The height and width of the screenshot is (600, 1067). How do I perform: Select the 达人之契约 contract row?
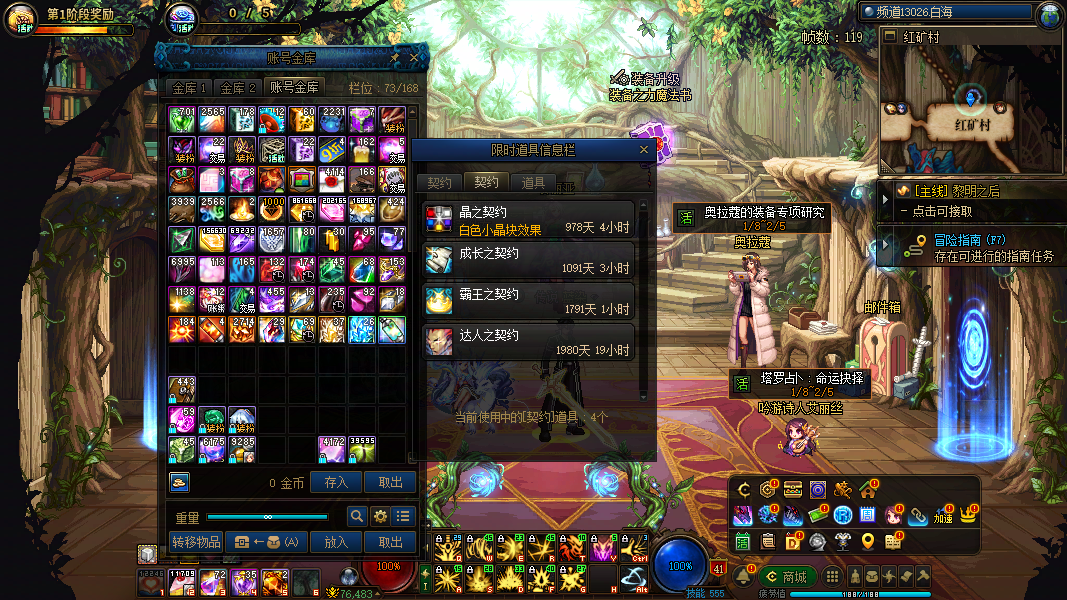pyautogui.click(x=529, y=341)
